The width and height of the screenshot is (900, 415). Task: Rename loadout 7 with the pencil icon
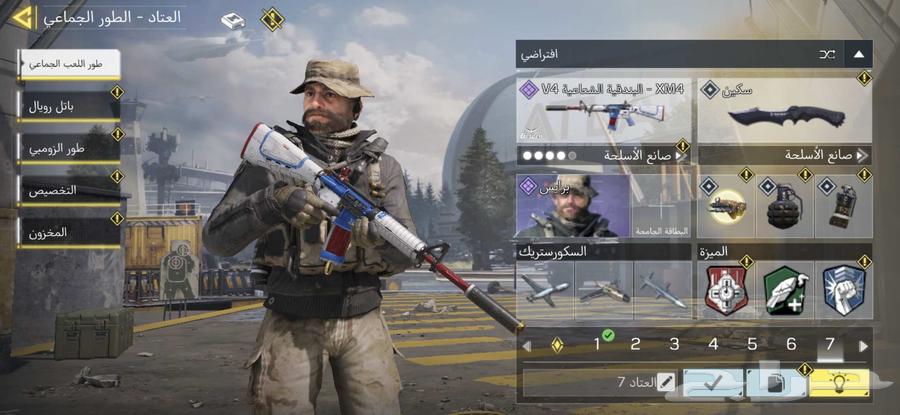pos(665,381)
